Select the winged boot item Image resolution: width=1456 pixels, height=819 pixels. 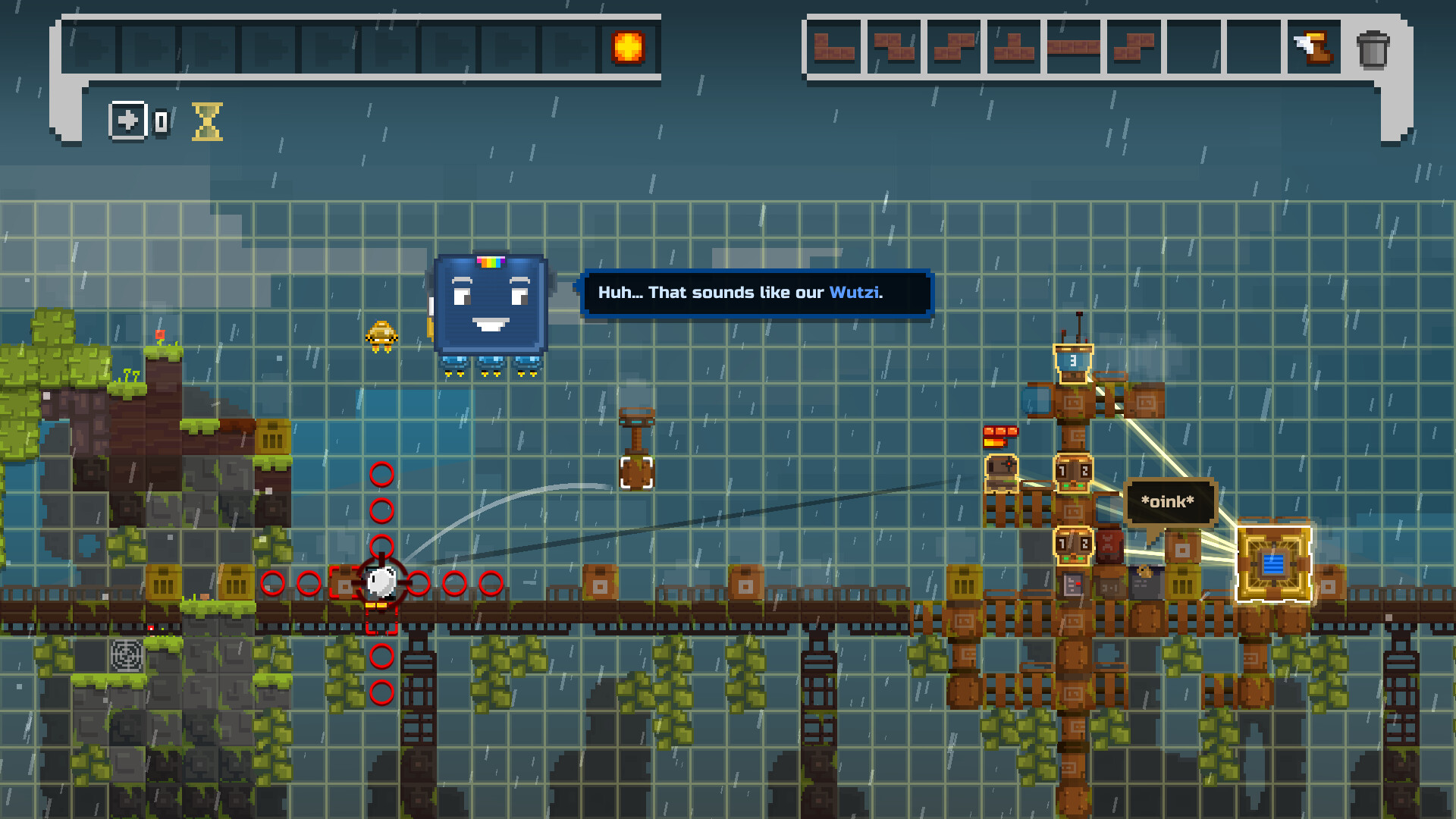click(1314, 47)
